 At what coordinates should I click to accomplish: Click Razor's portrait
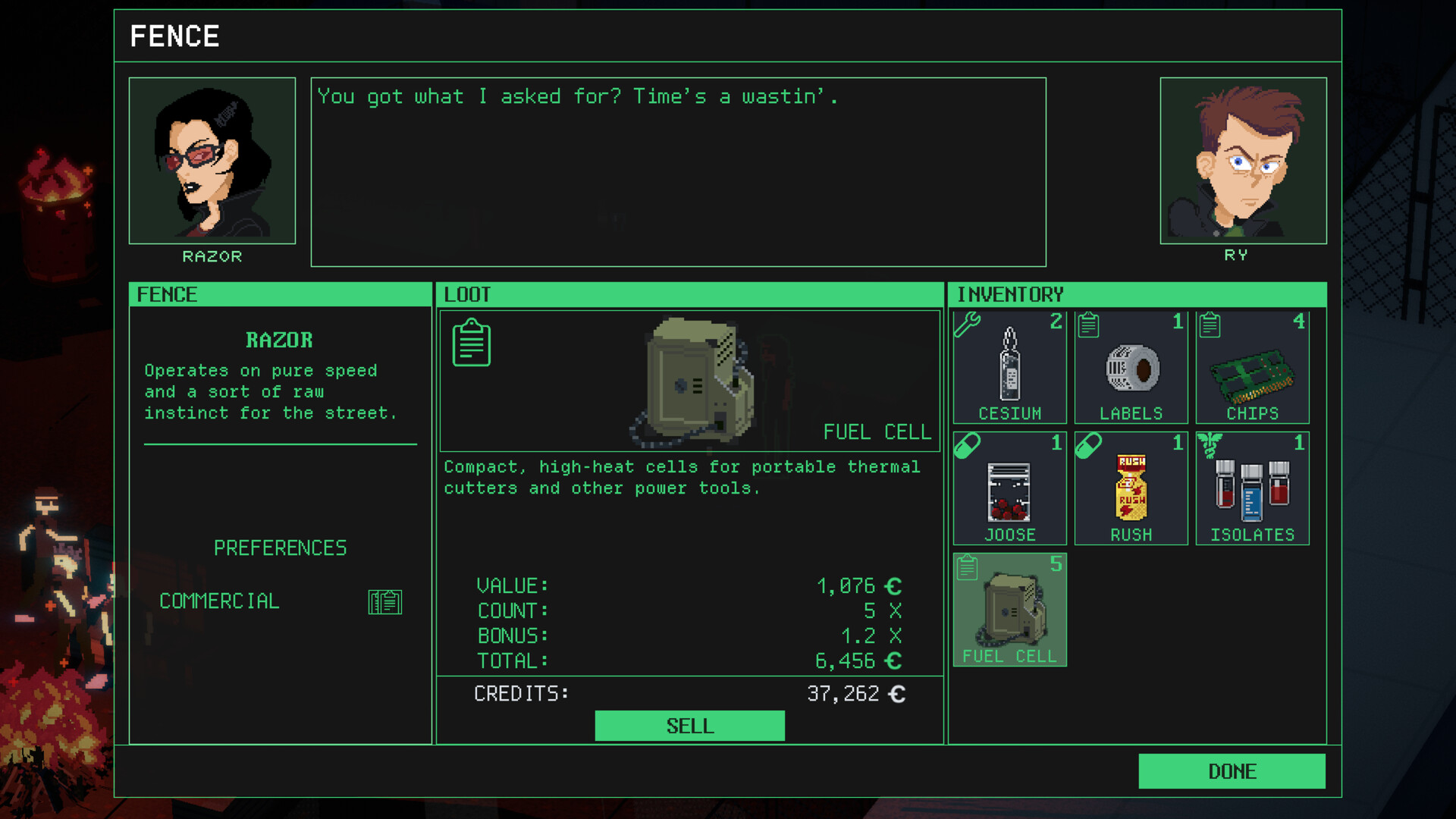(x=212, y=160)
